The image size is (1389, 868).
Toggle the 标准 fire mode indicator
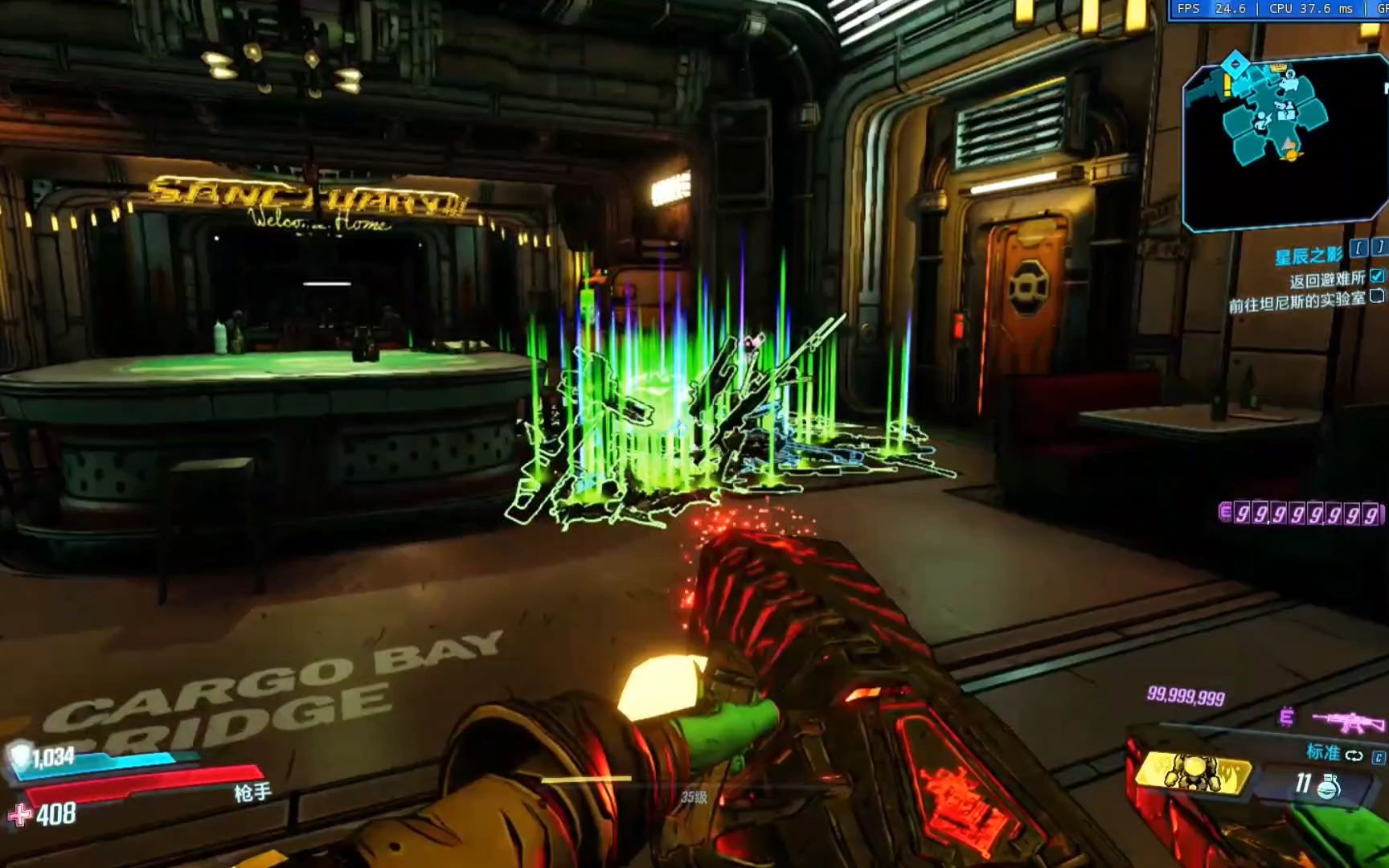(x=1334, y=753)
